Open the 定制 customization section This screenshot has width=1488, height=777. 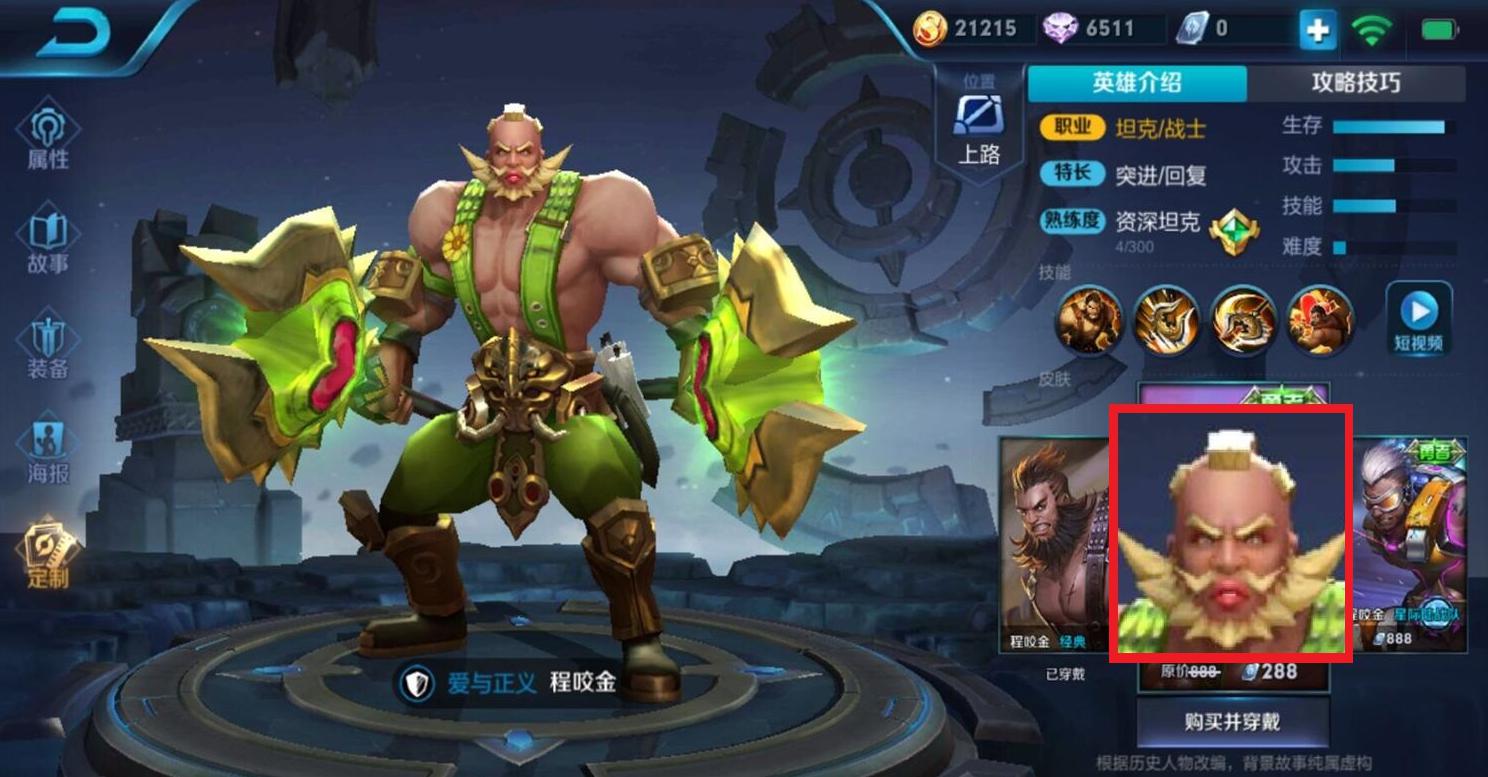[48, 555]
